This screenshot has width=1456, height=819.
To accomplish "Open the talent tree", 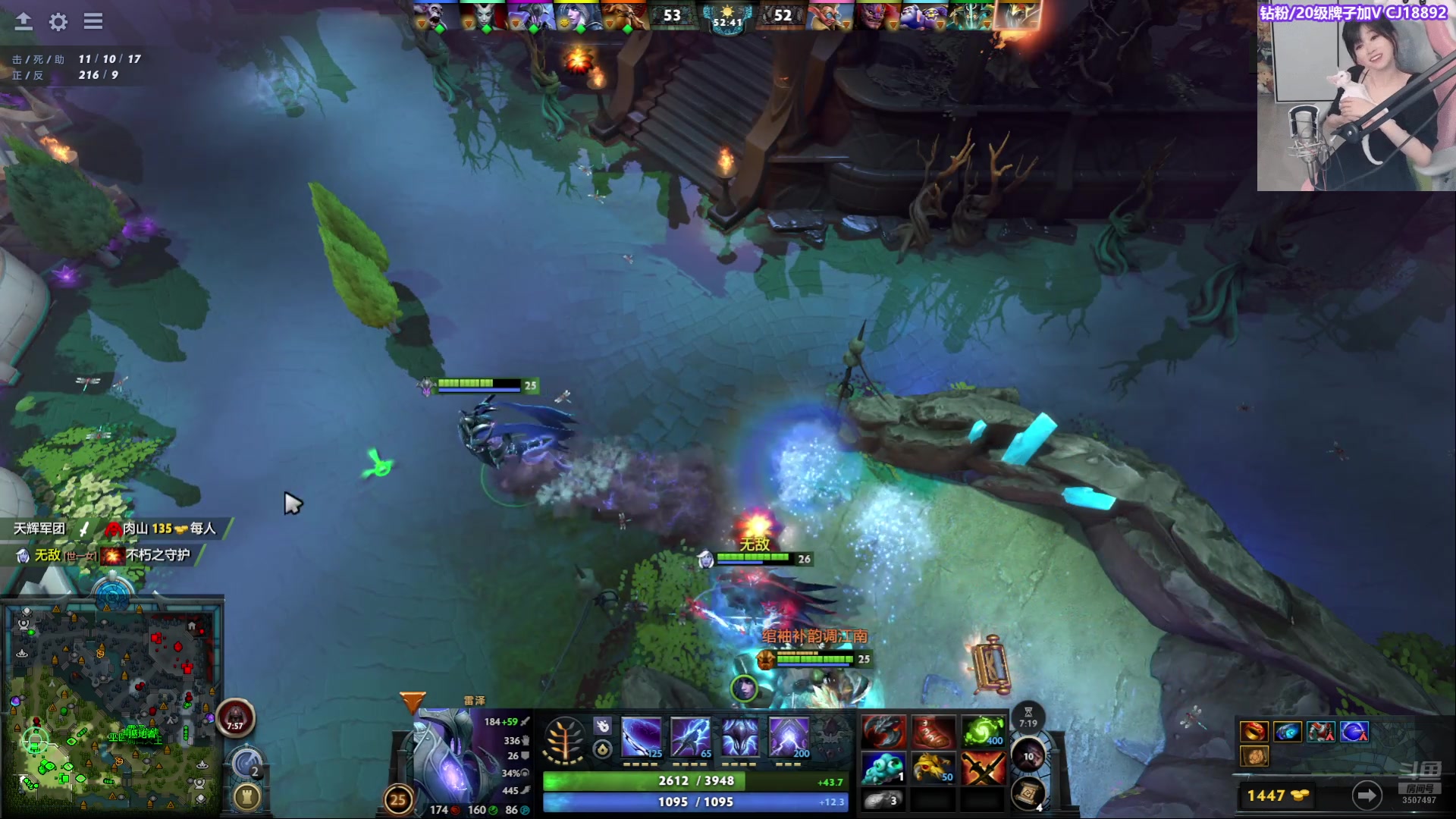I will tap(564, 740).
